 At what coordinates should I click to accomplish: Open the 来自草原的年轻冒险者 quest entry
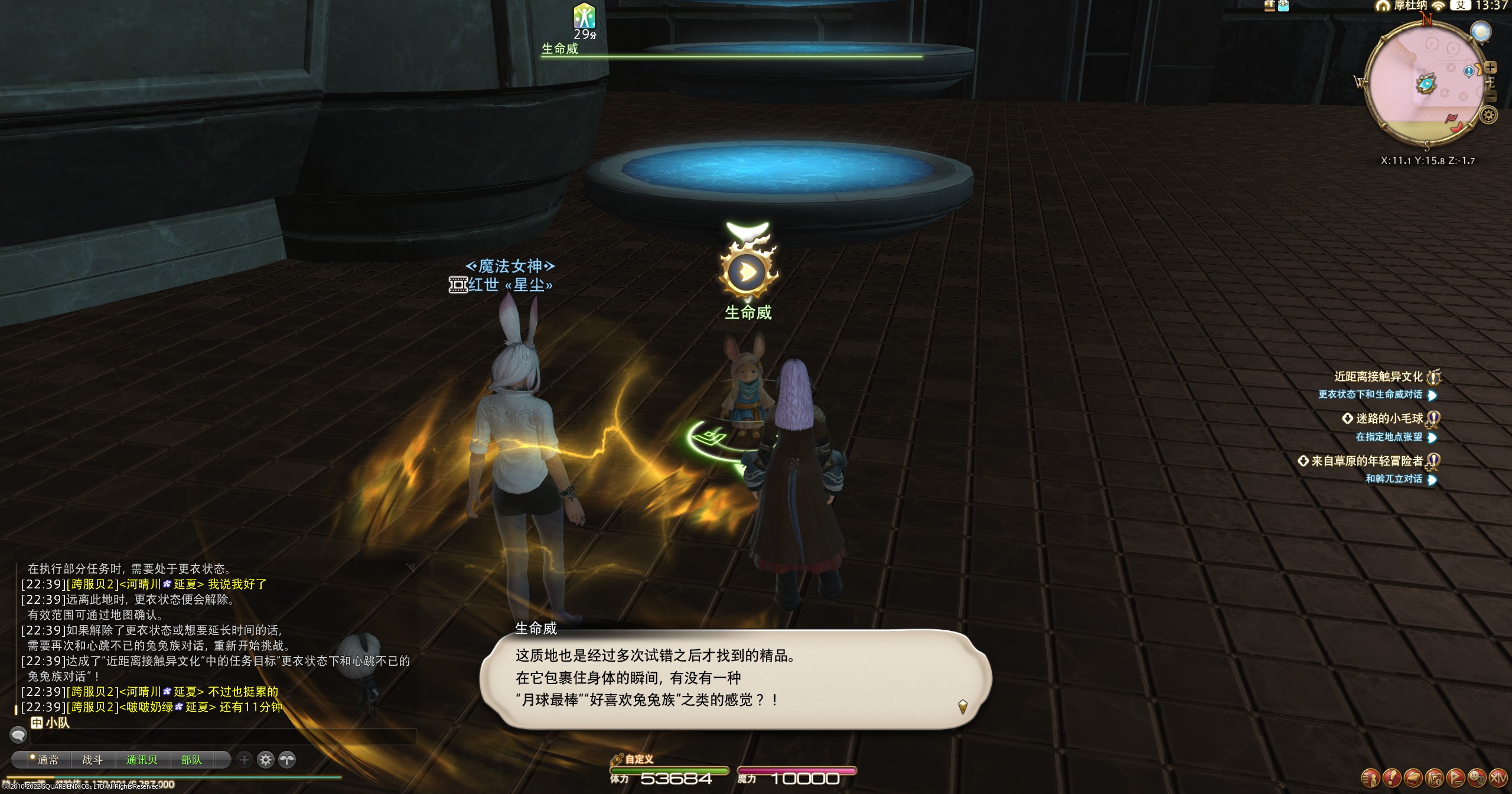[1367, 461]
